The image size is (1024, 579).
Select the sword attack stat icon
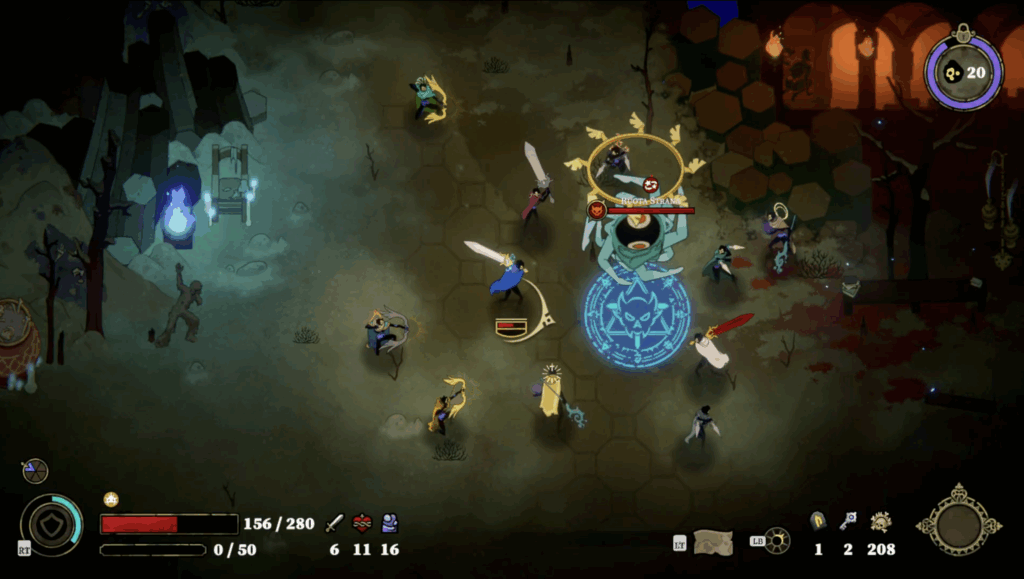[334, 523]
